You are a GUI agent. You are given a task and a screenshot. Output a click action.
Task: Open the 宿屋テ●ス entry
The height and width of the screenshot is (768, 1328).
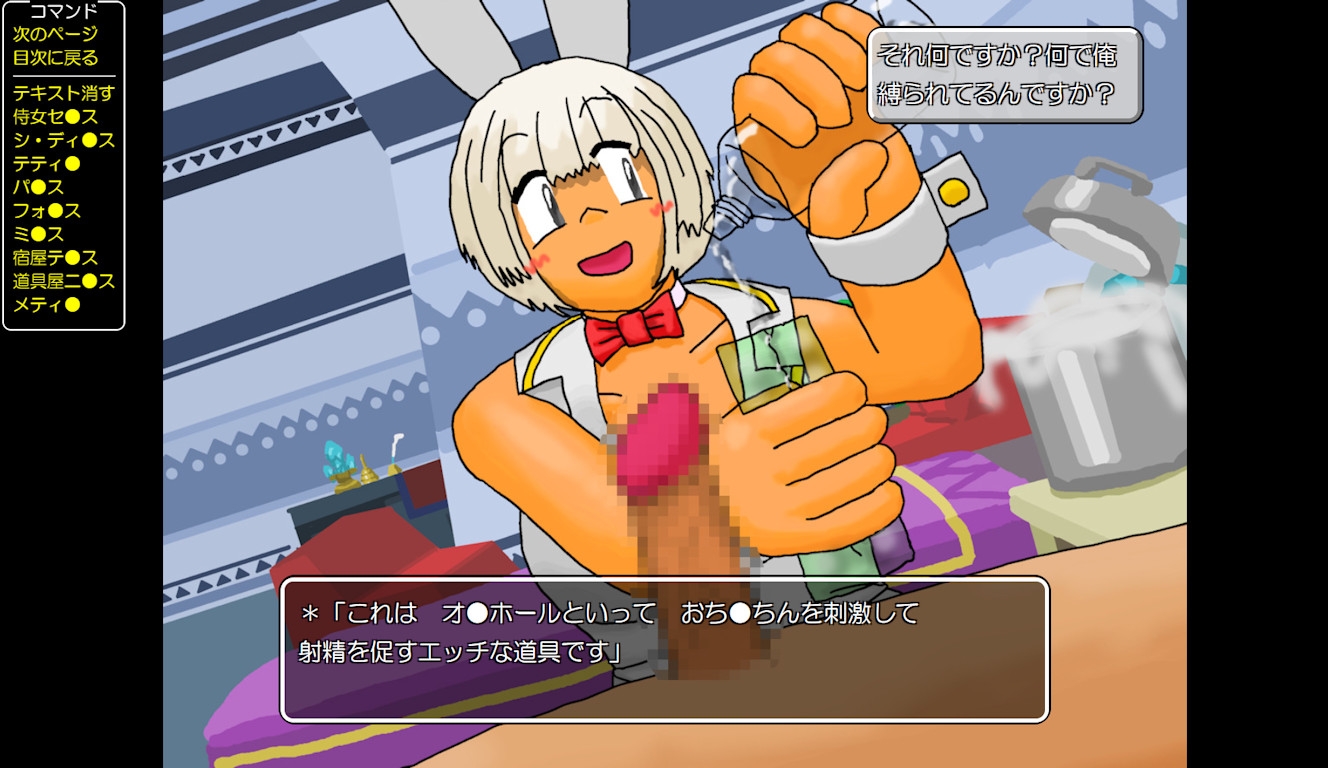pos(55,258)
